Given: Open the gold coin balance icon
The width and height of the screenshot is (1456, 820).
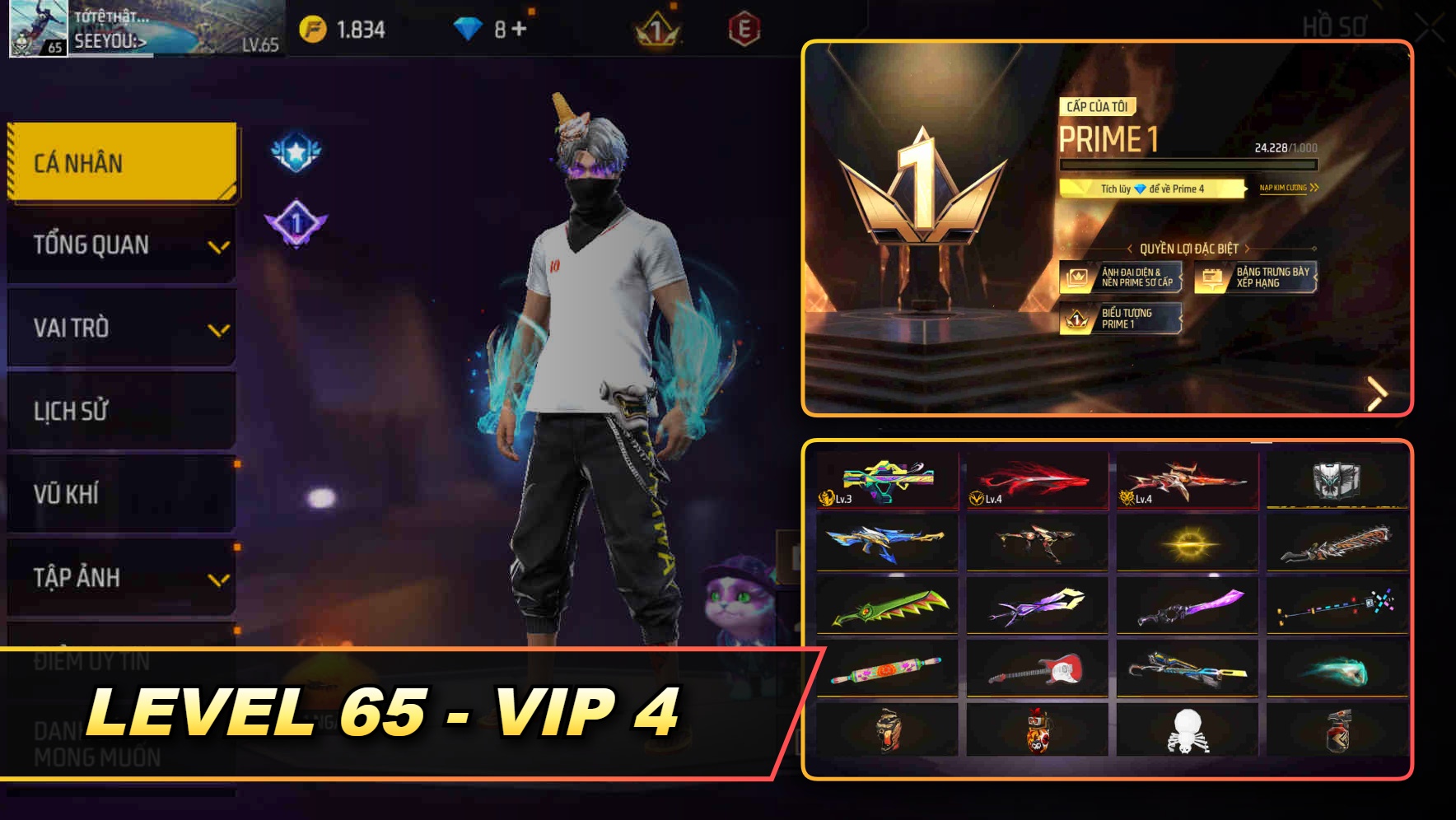Looking at the screenshot, I should 316,27.
